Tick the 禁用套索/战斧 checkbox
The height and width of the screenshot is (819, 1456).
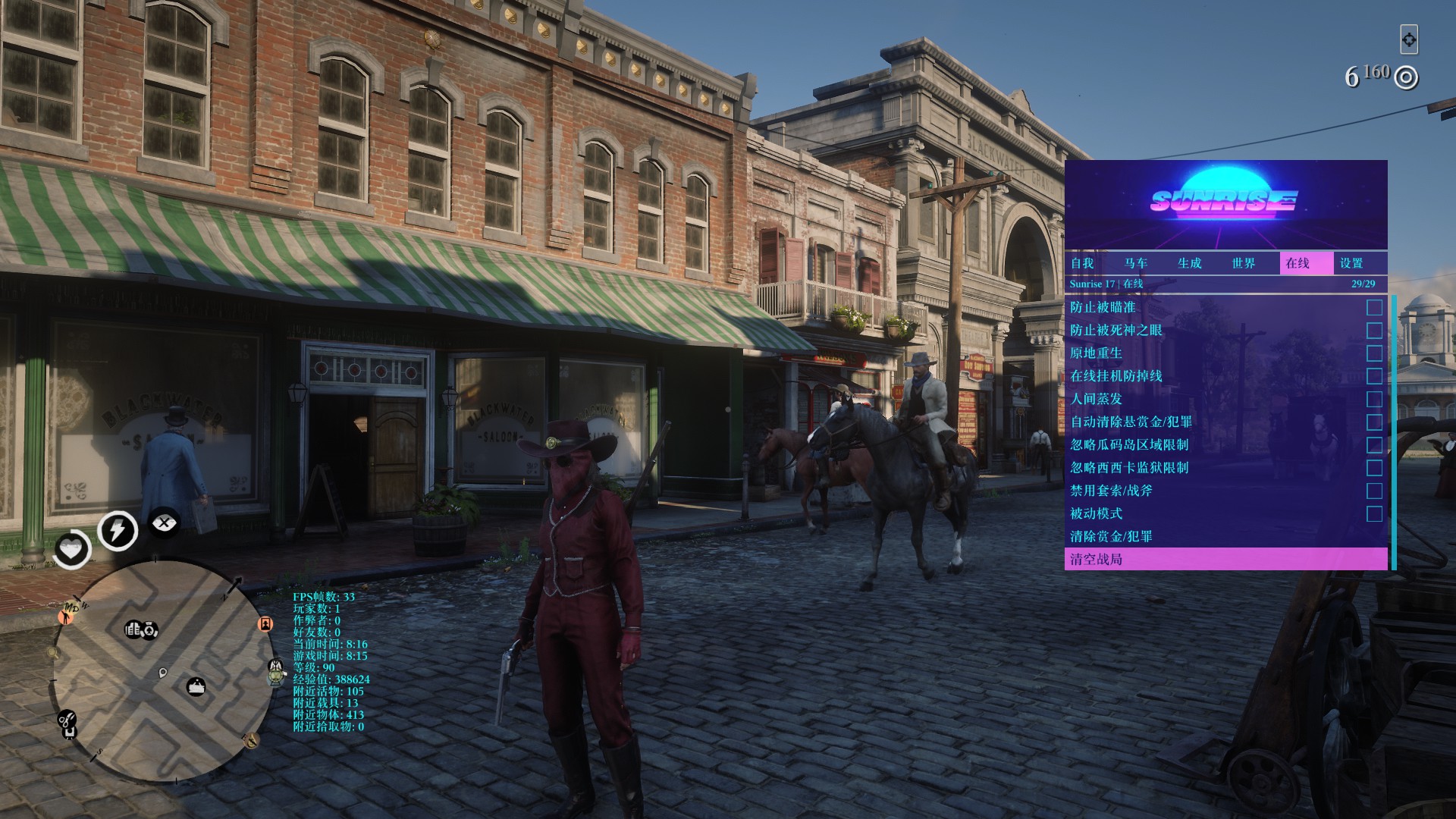point(1374,491)
